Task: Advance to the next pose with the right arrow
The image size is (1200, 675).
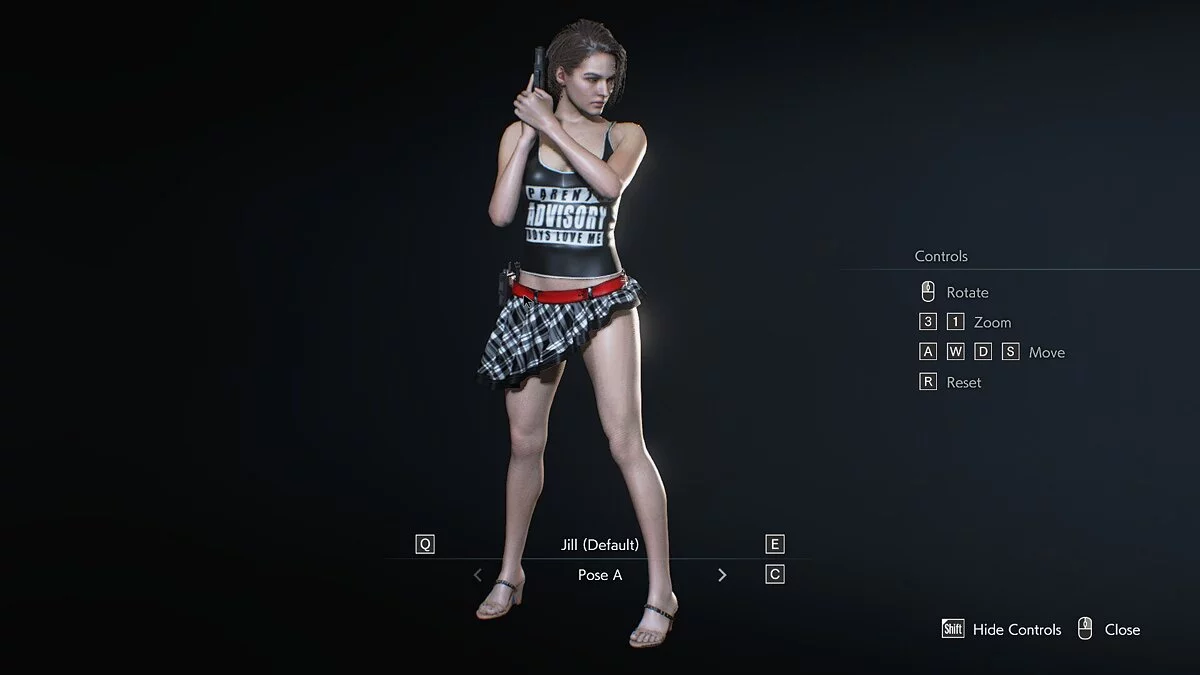Action: coord(722,575)
